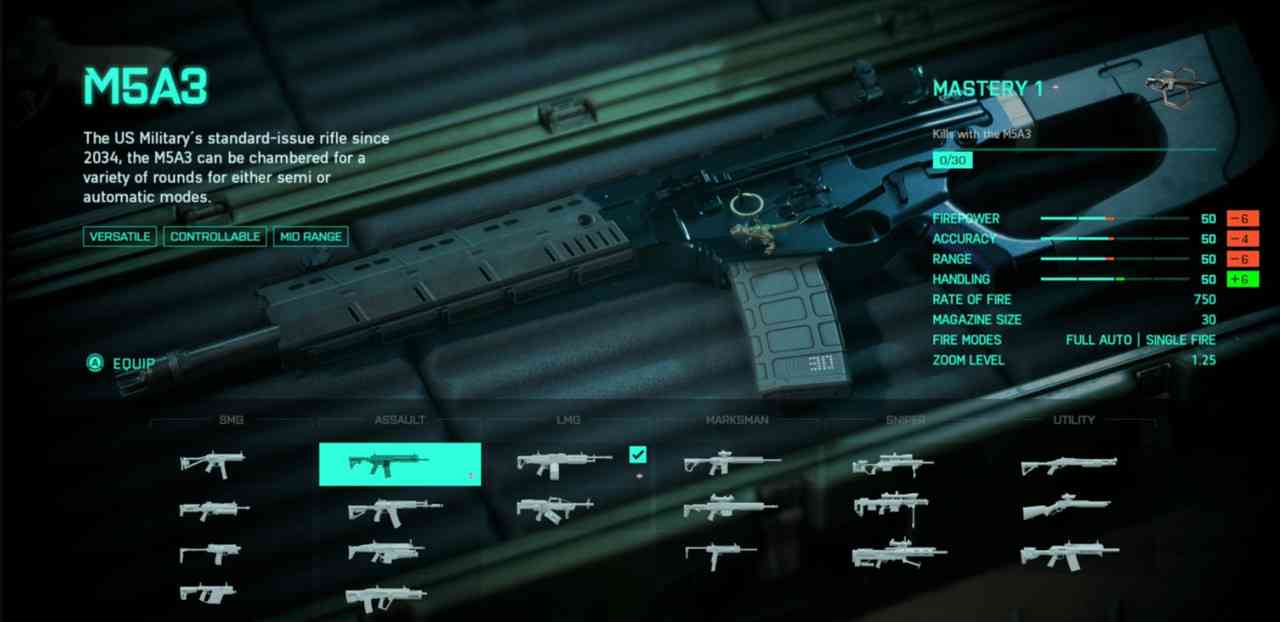1280x622 pixels.
Task: Pick the DXR-1 bolt-action sniper rifle
Action: pyautogui.click(x=892, y=507)
